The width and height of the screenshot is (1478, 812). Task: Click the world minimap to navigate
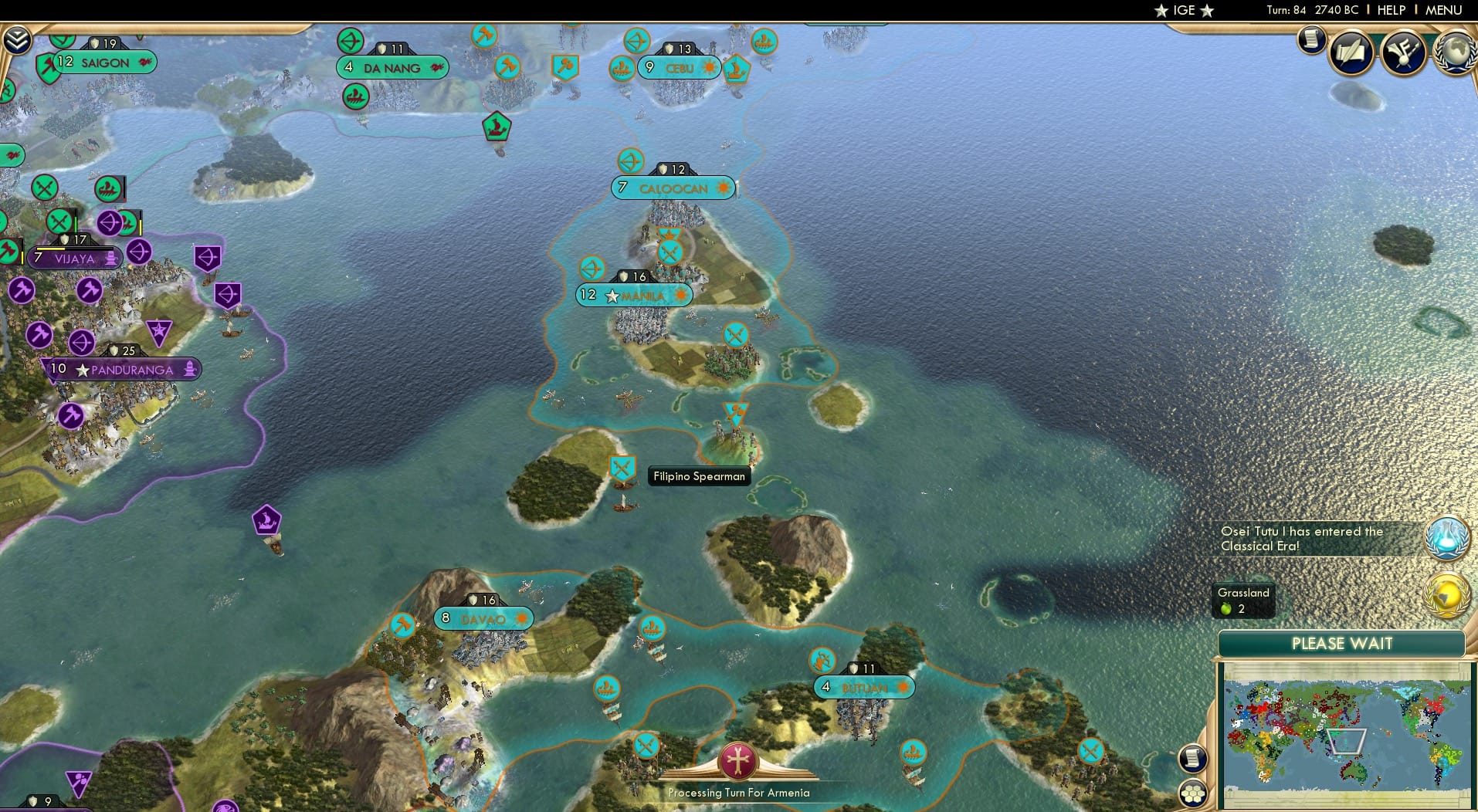tap(1344, 733)
